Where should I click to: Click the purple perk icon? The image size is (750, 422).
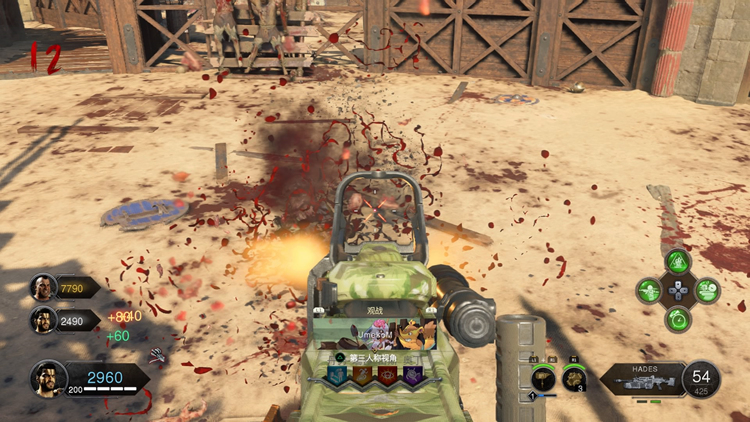(x=411, y=375)
